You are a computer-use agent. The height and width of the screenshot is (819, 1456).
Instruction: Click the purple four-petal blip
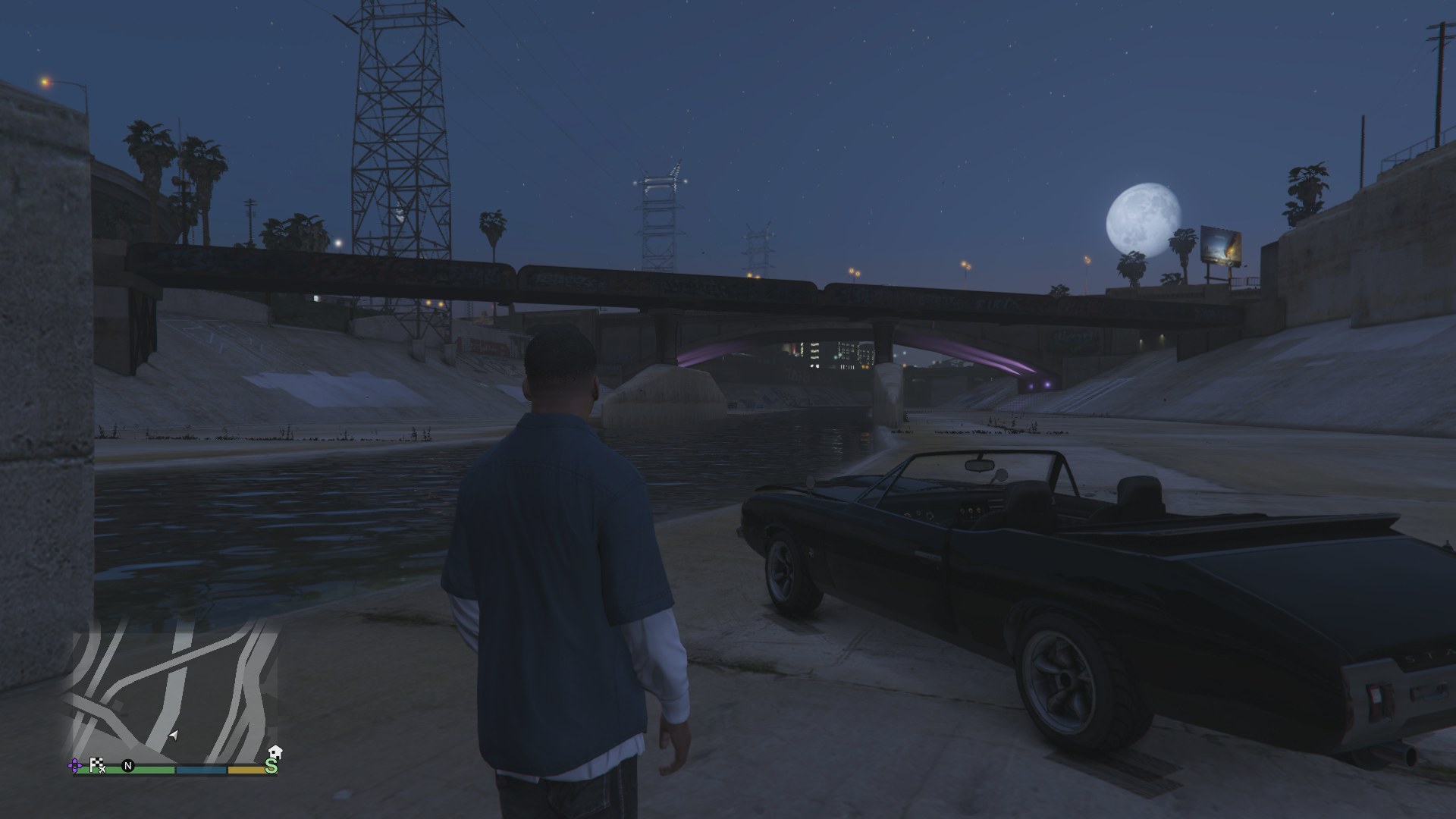76,766
